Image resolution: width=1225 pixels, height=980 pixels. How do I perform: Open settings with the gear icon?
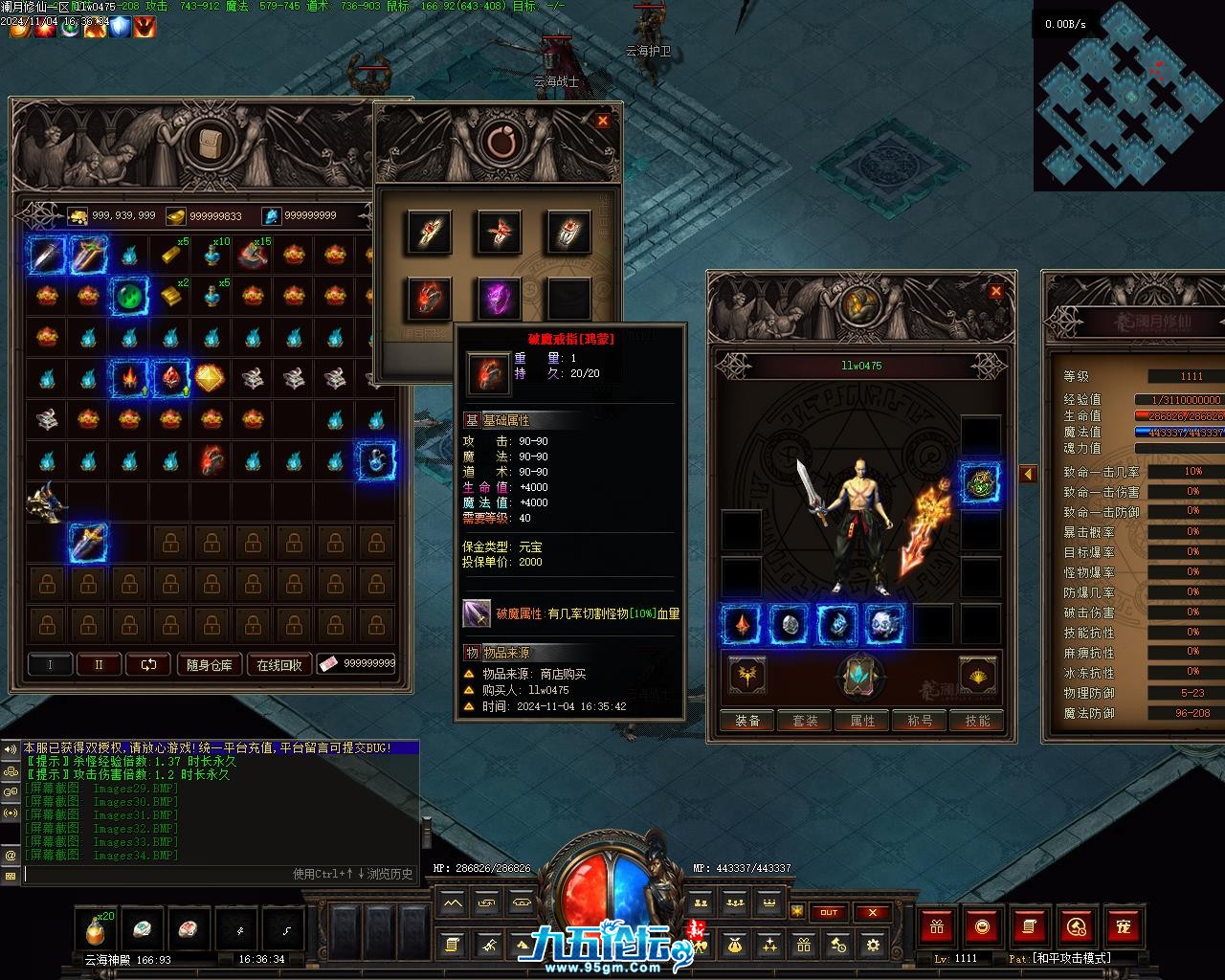point(873,945)
